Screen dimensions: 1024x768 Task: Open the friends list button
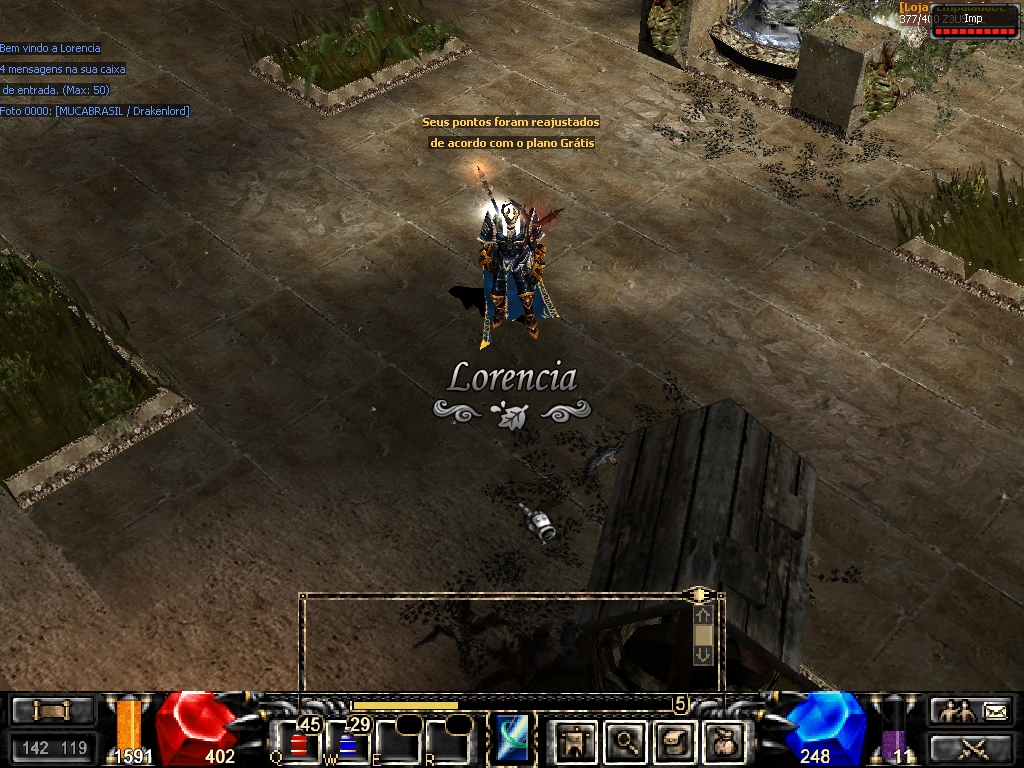[953, 711]
